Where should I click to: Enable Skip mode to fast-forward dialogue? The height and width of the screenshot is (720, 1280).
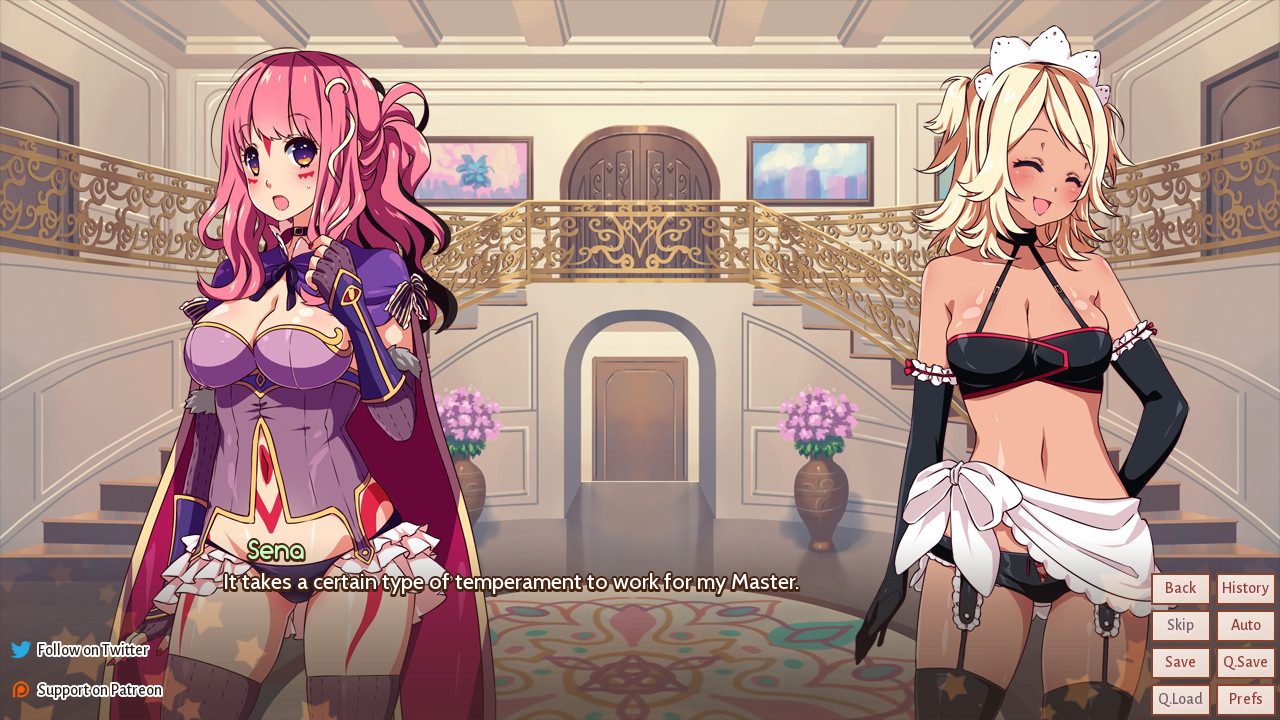point(1180,625)
